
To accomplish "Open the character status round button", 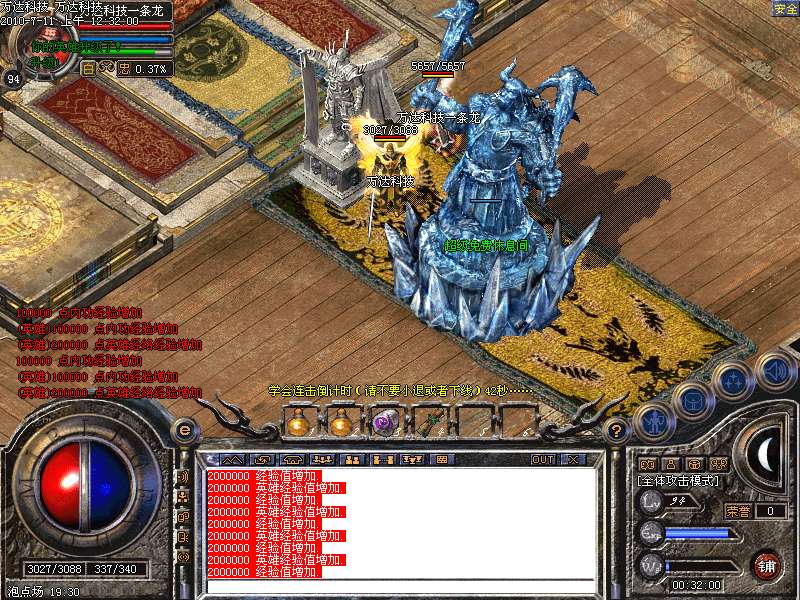I will pos(653,421).
